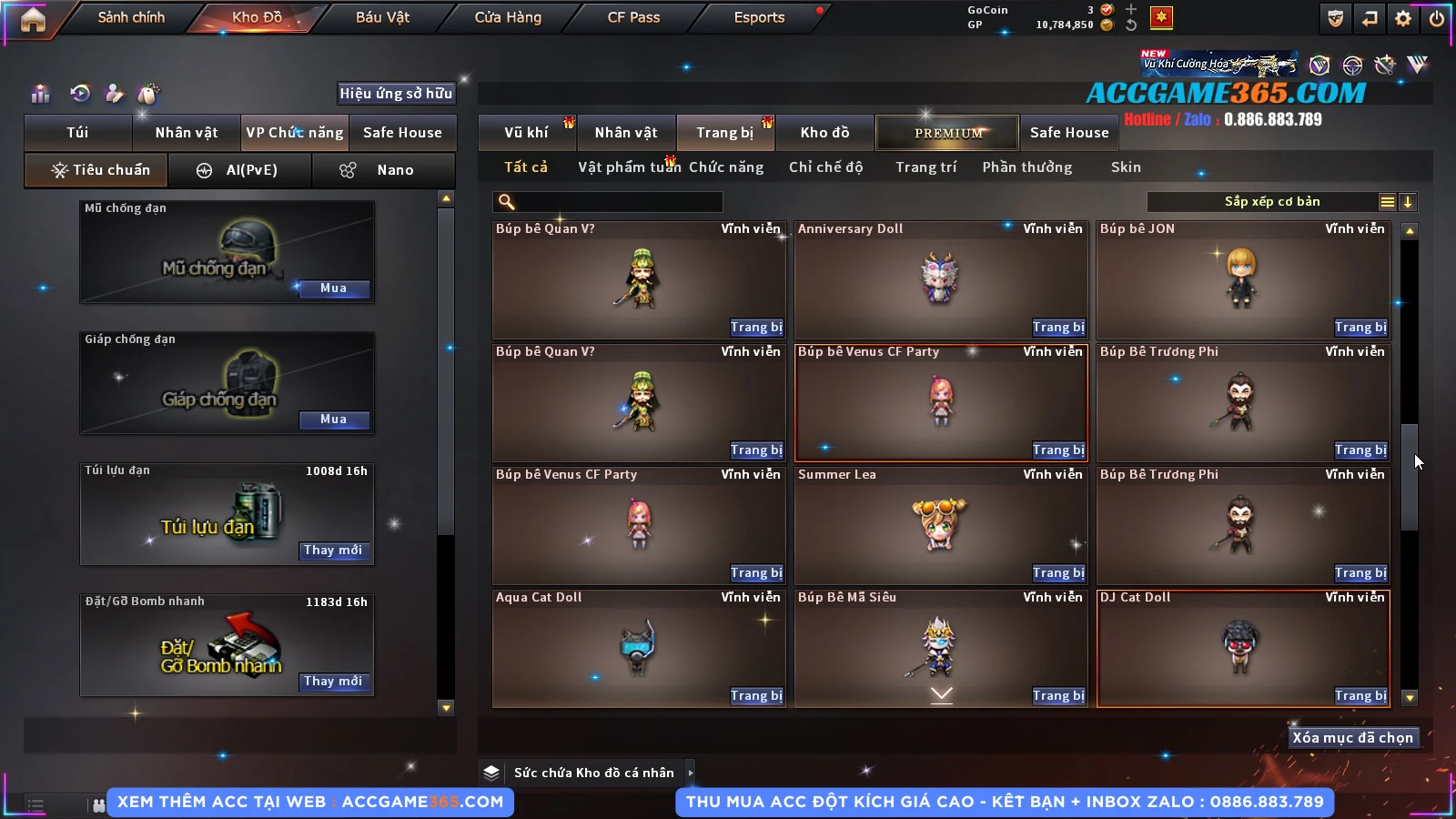Select the PREMIUM tab

click(948, 133)
